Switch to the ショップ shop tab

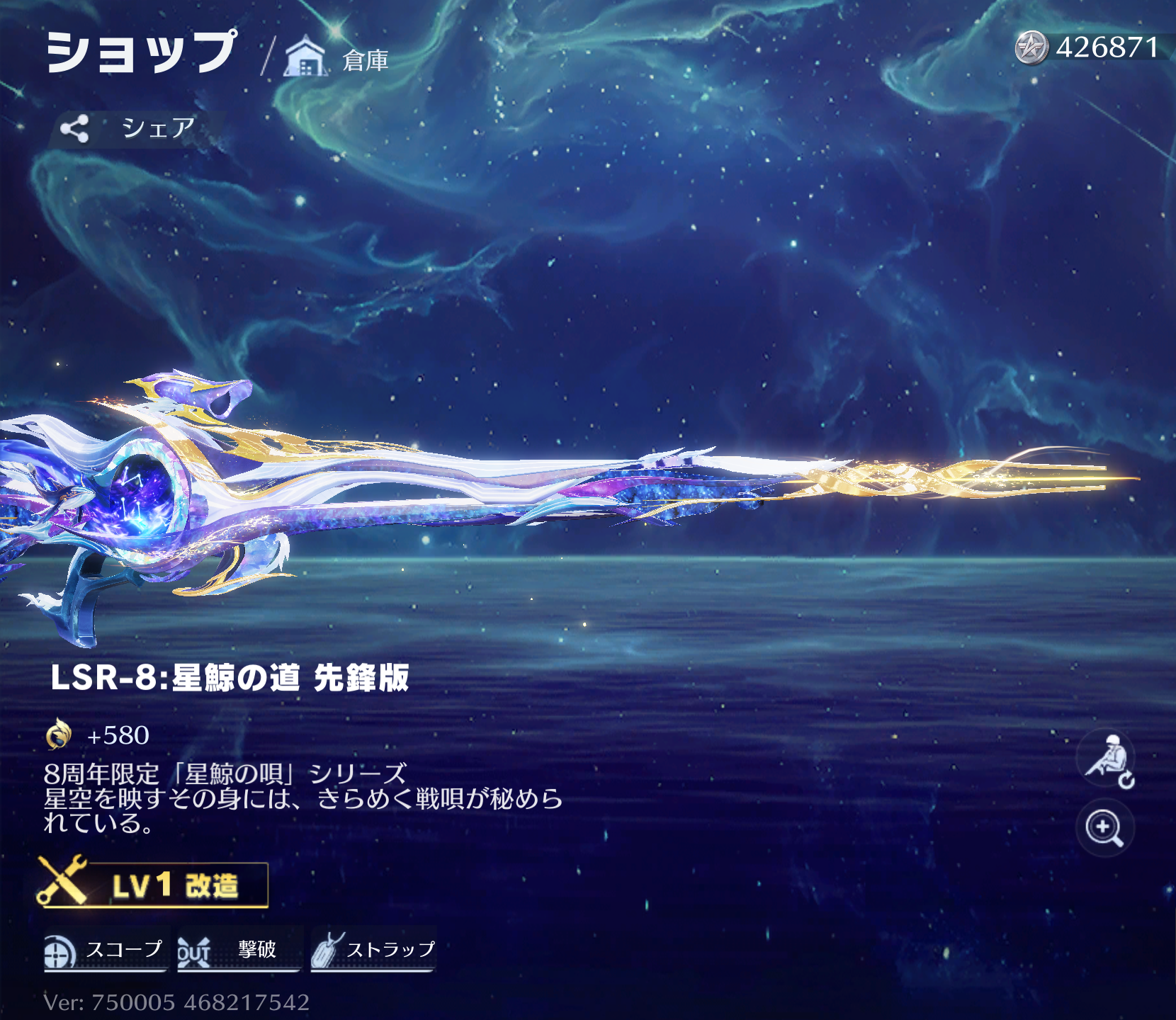tap(141, 53)
